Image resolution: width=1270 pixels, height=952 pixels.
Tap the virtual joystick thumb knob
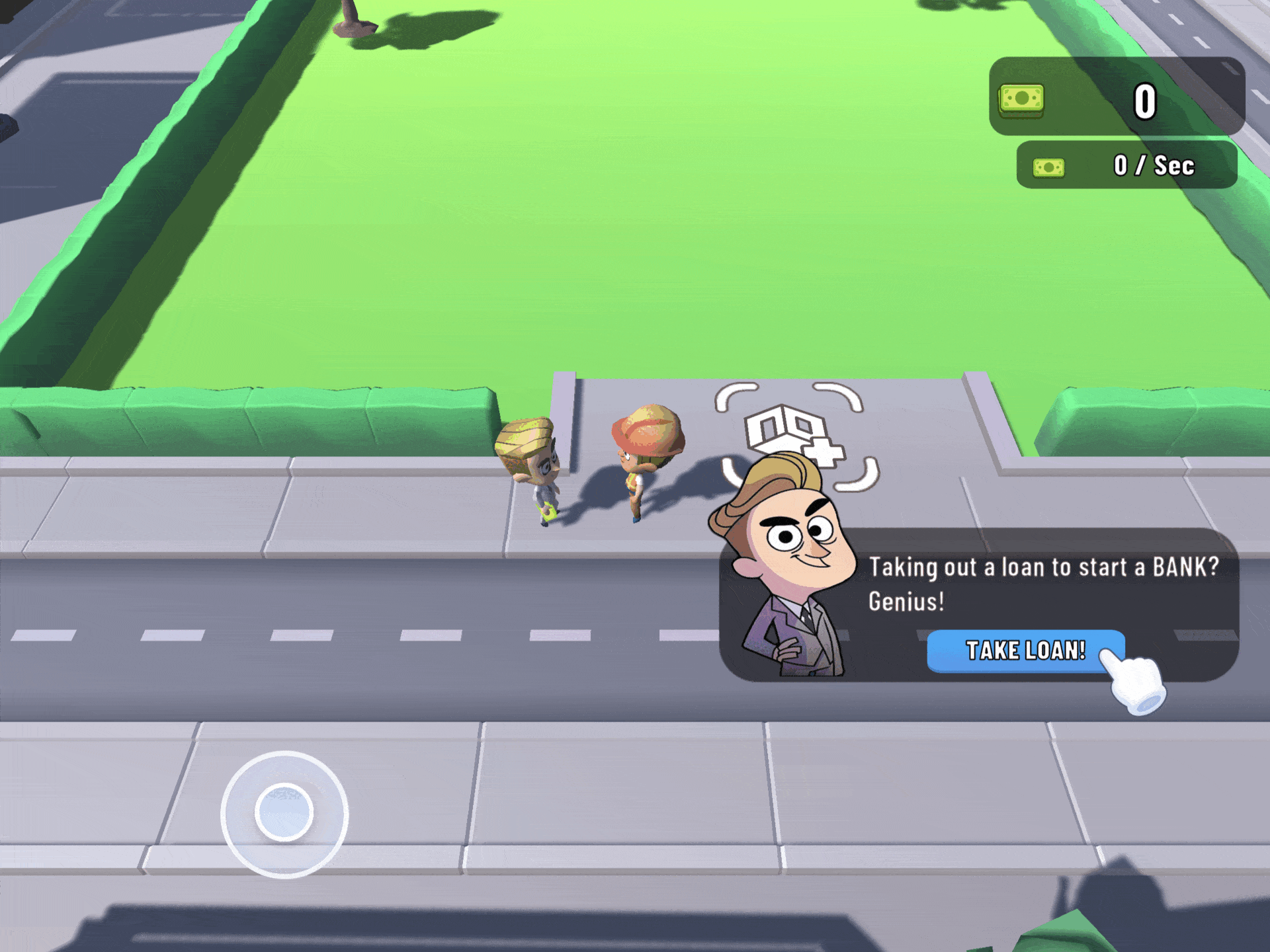click(284, 813)
